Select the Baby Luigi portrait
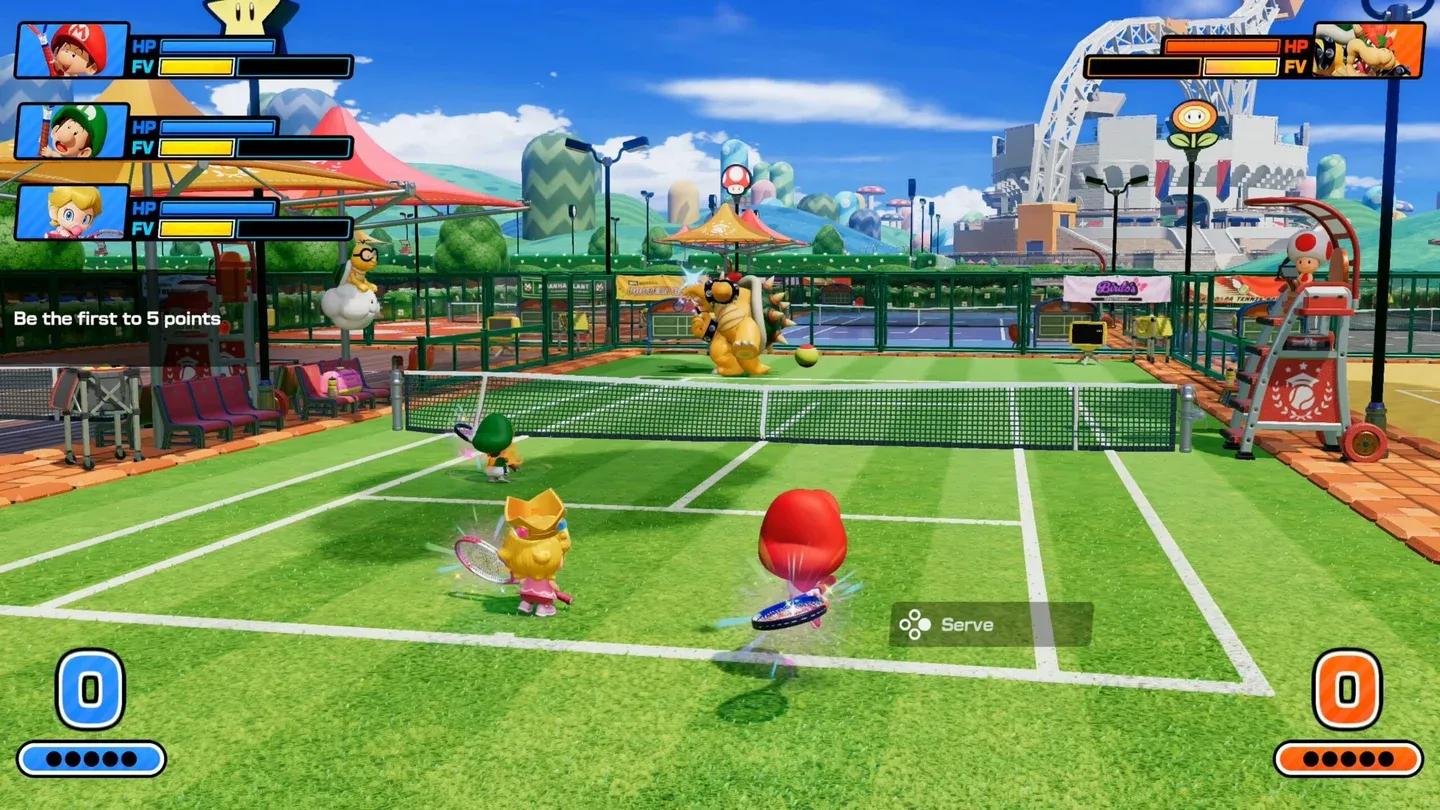 pos(72,131)
